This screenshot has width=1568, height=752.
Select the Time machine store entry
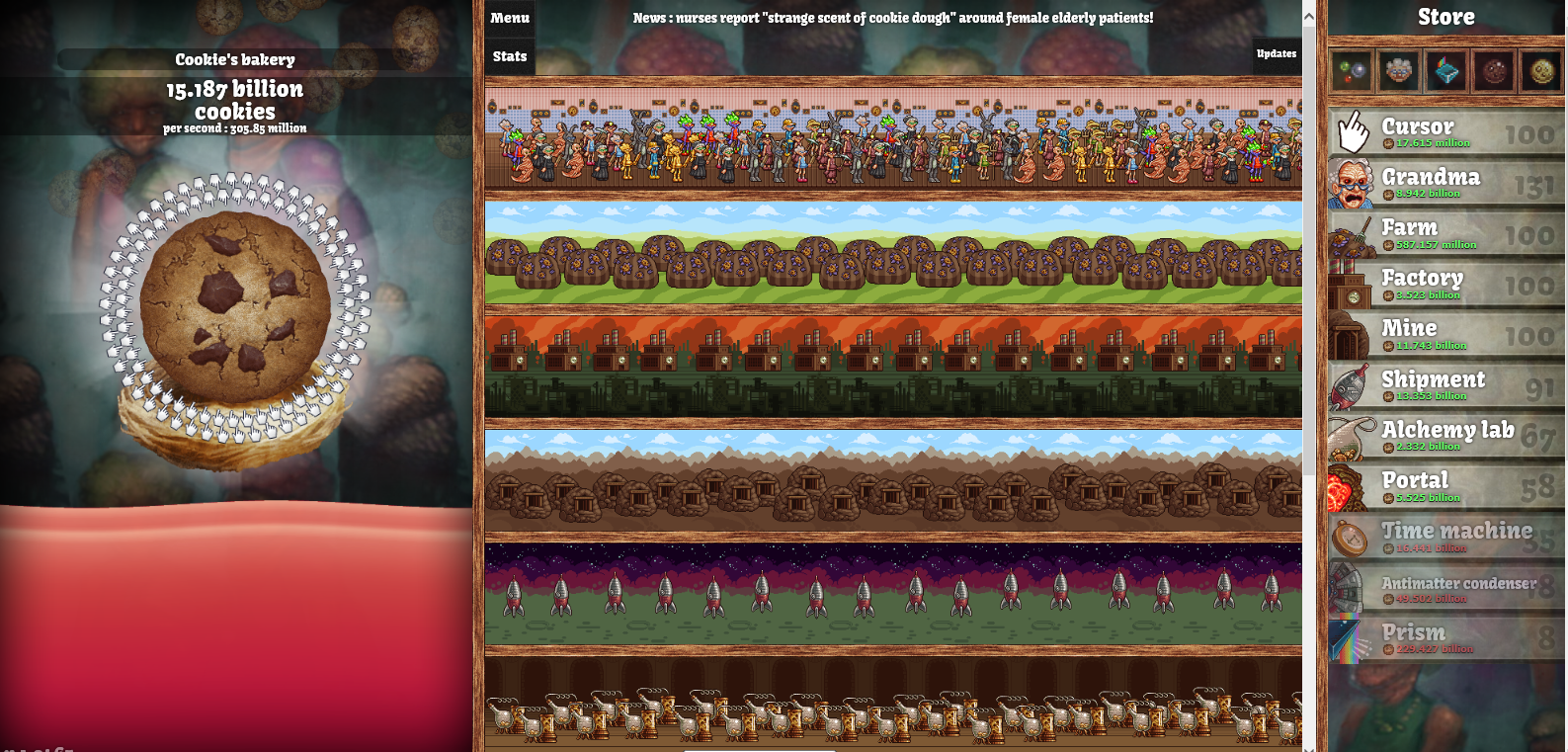pyautogui.click(x=1446, y=538)
